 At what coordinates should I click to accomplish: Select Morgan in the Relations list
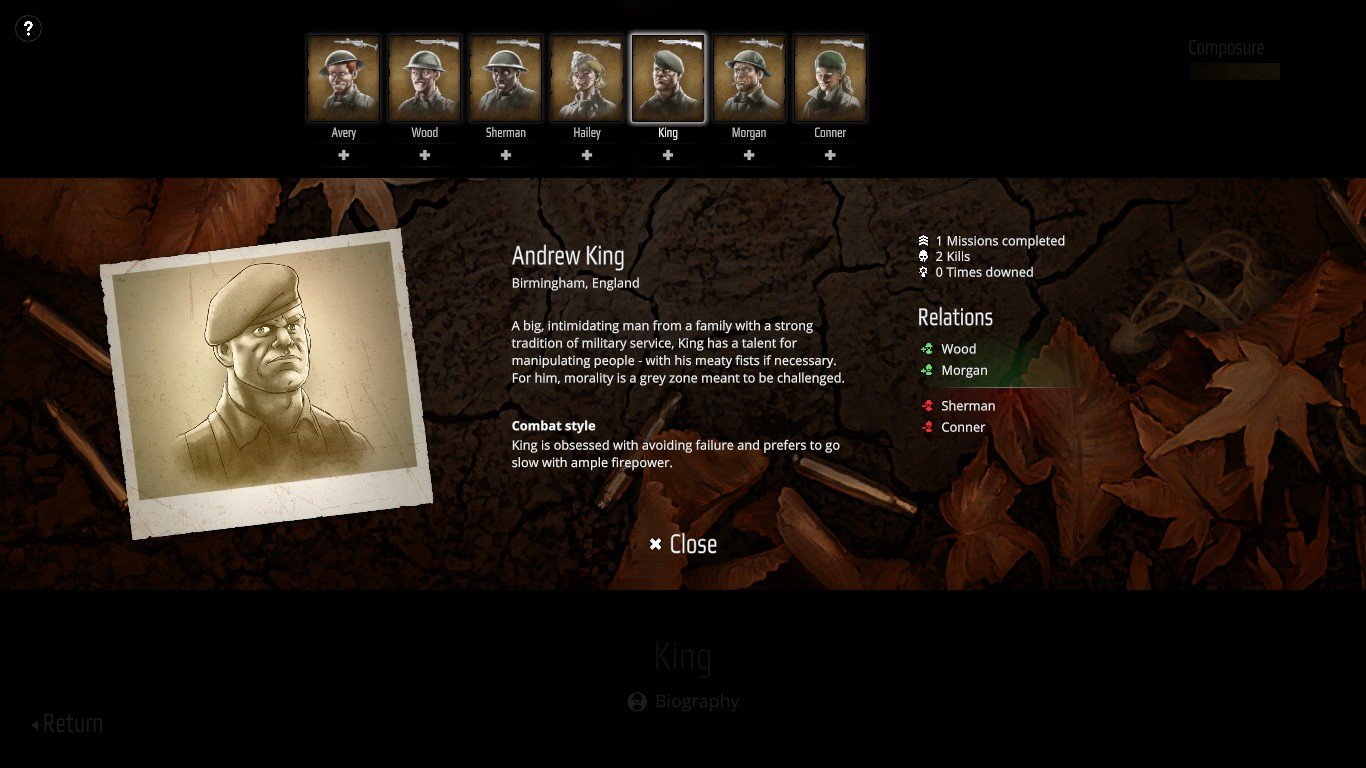pos(964,370)
